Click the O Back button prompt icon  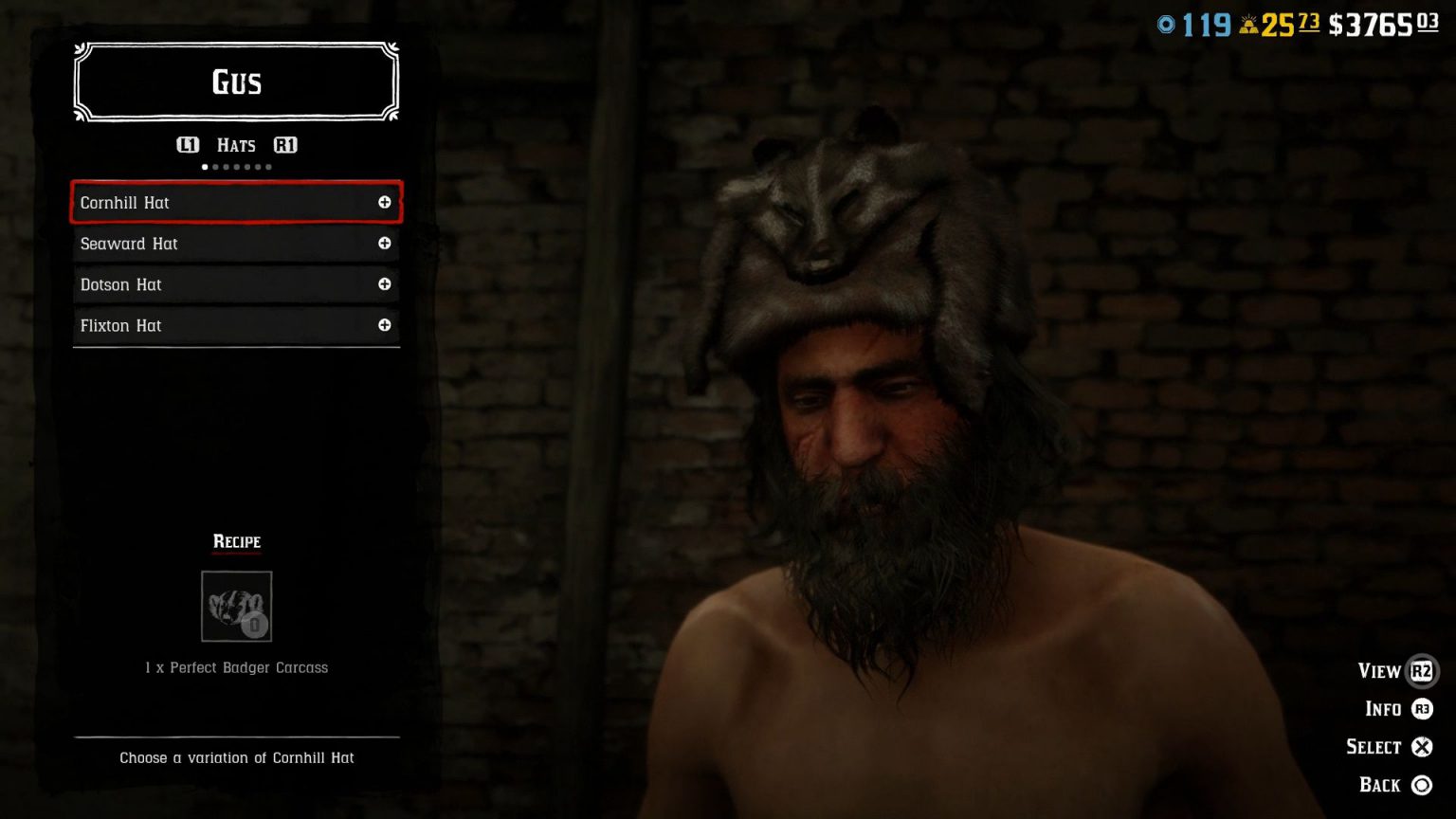pyautogui.click(x=1422, y=785)
